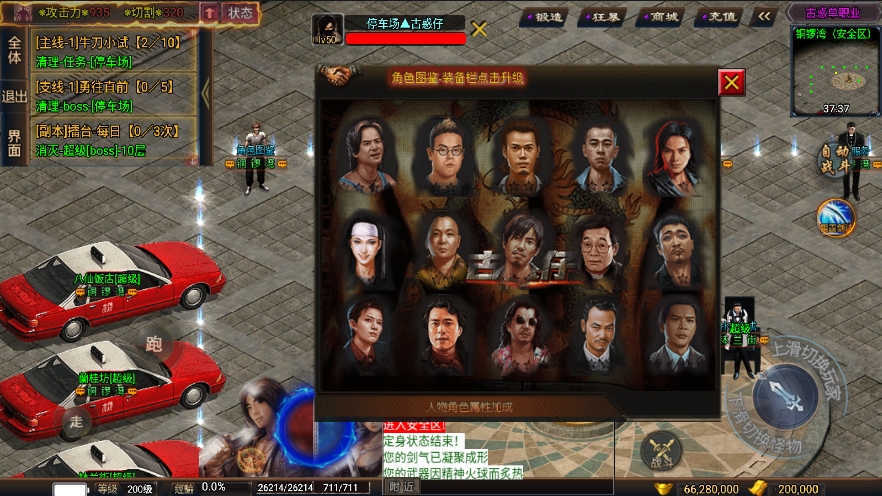The image size is (882, 496).
Task: Close the character gallery panel
Action: click(x=732, y=82)
